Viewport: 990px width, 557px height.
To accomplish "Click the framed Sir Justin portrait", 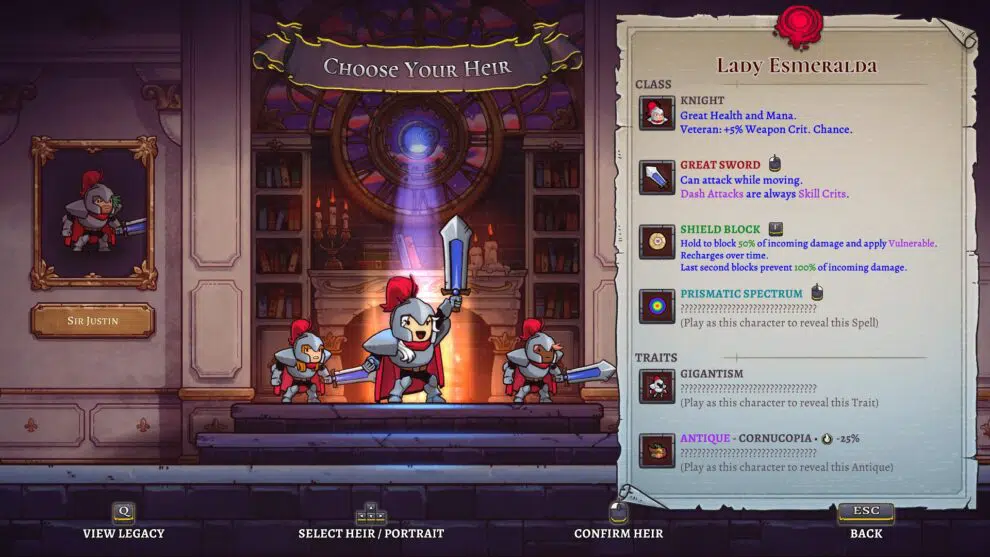I will coord(94,213).
